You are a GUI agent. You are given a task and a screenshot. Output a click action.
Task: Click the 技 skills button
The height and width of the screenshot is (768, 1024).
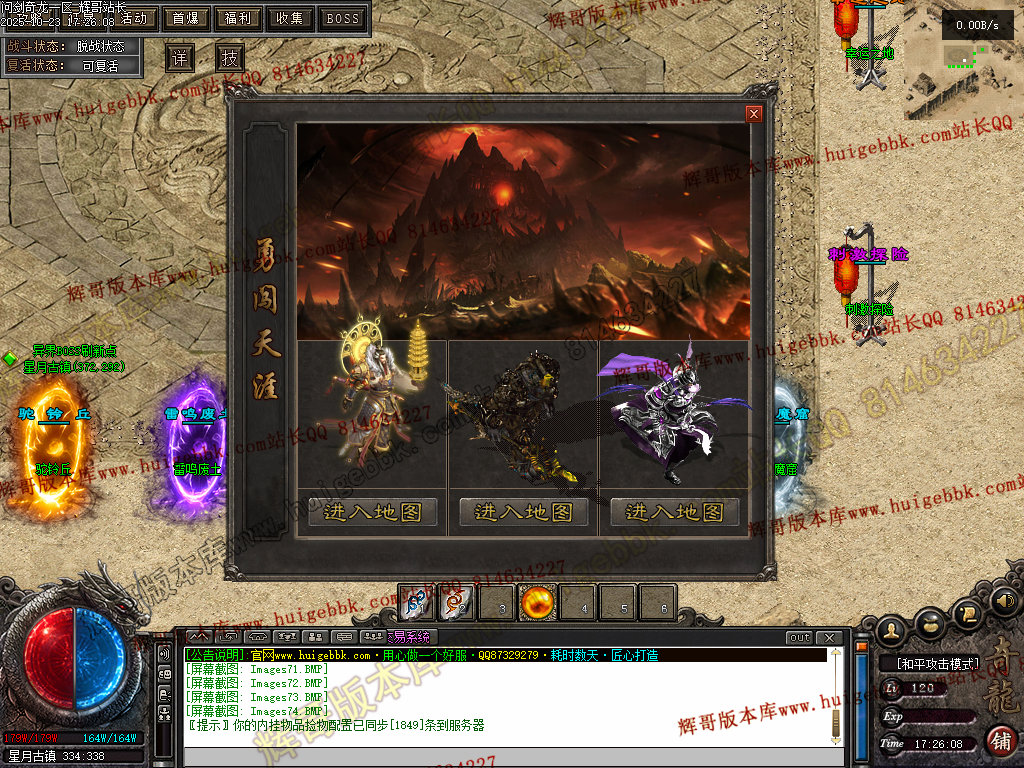[230, 58]
